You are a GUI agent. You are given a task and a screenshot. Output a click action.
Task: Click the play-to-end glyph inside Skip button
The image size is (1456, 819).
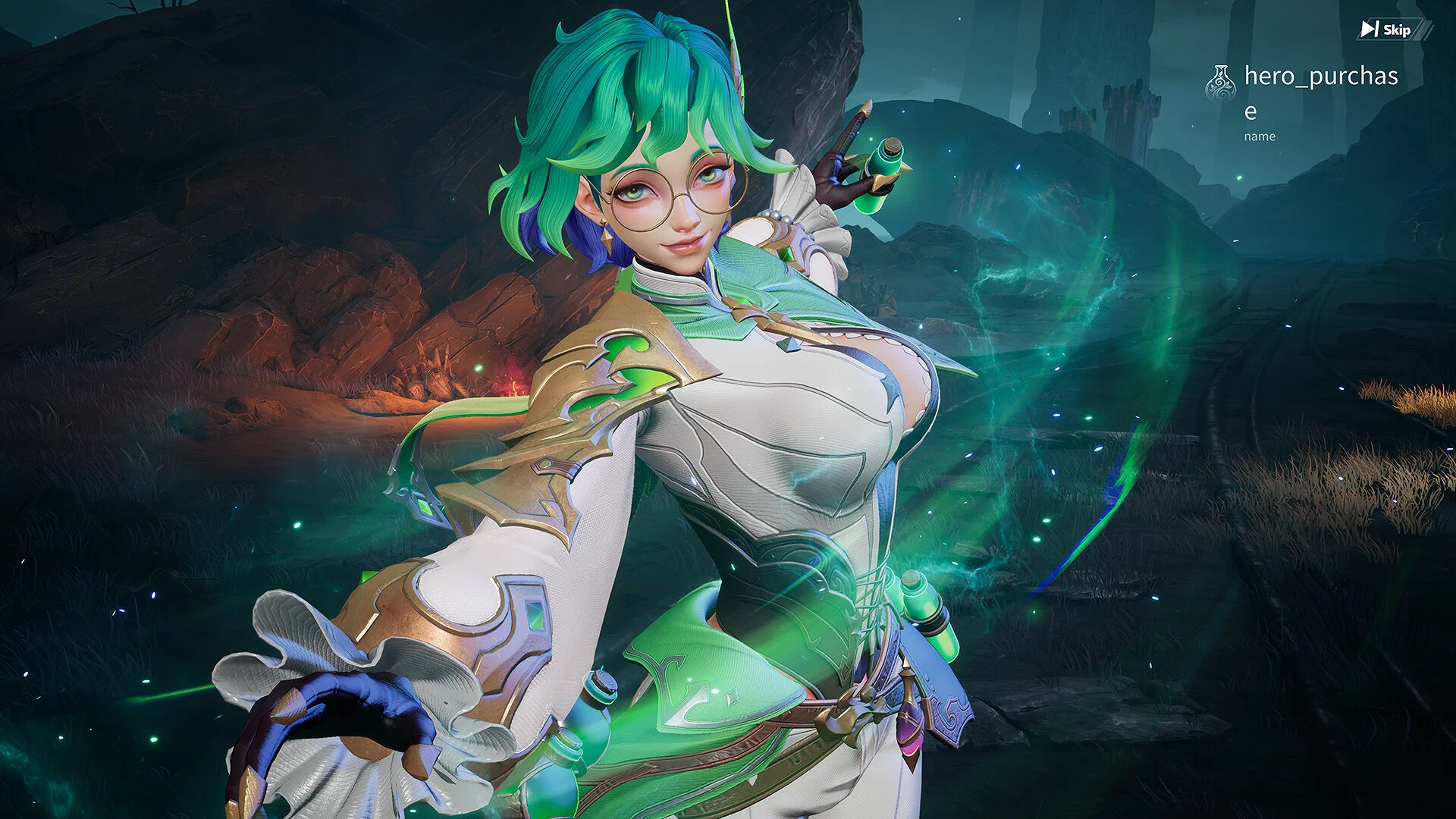point(1370,29)
